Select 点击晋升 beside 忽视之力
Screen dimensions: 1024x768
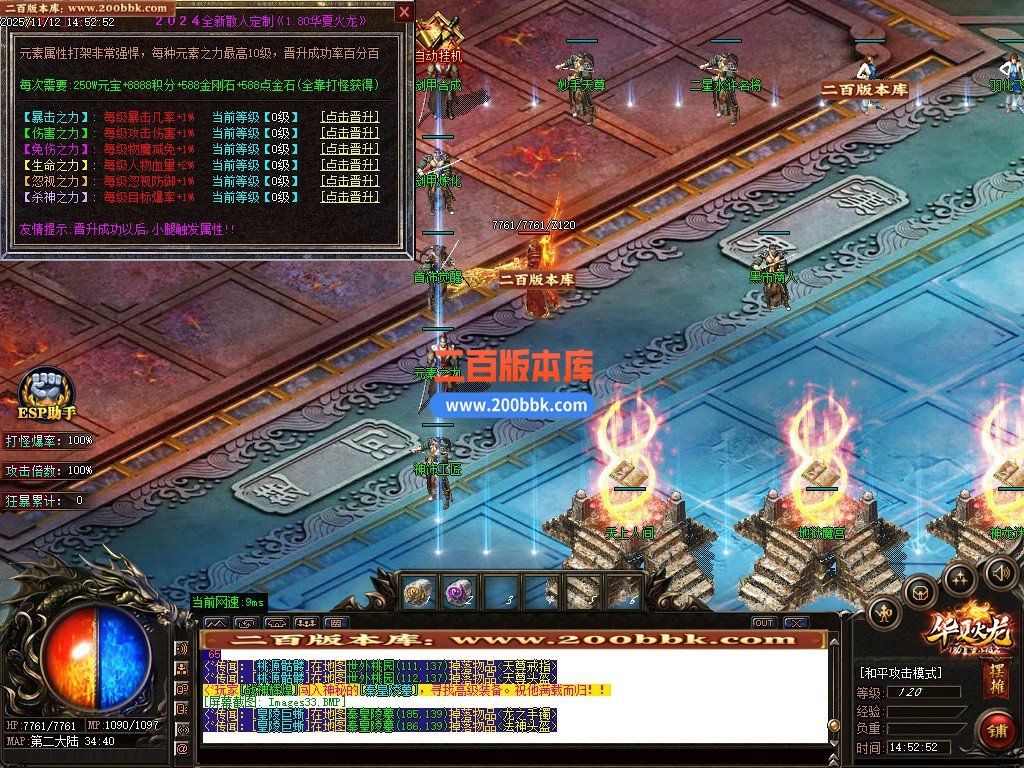tap(349, 181)
